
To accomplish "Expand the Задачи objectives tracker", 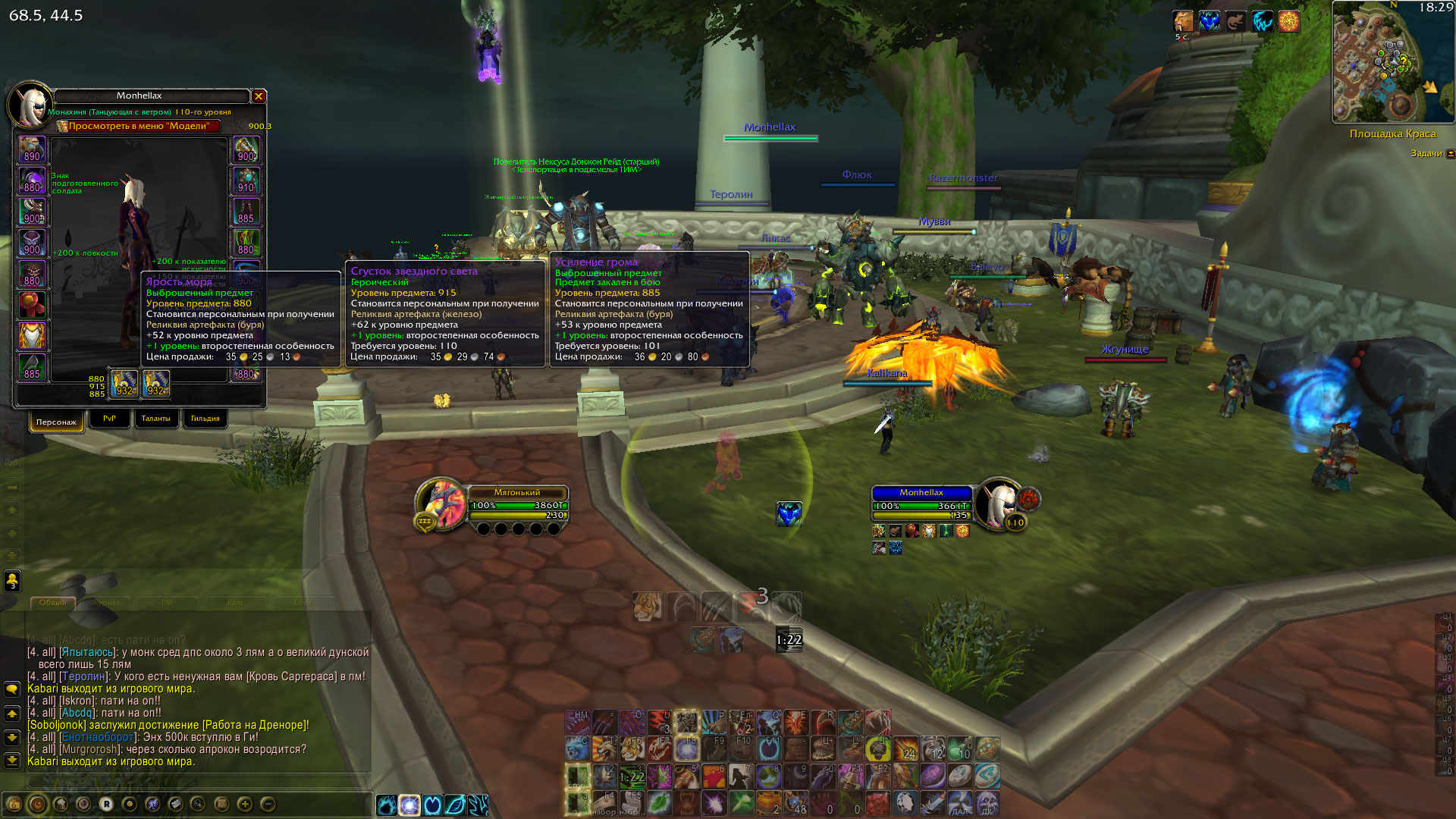I will [x=1451, y=154].
